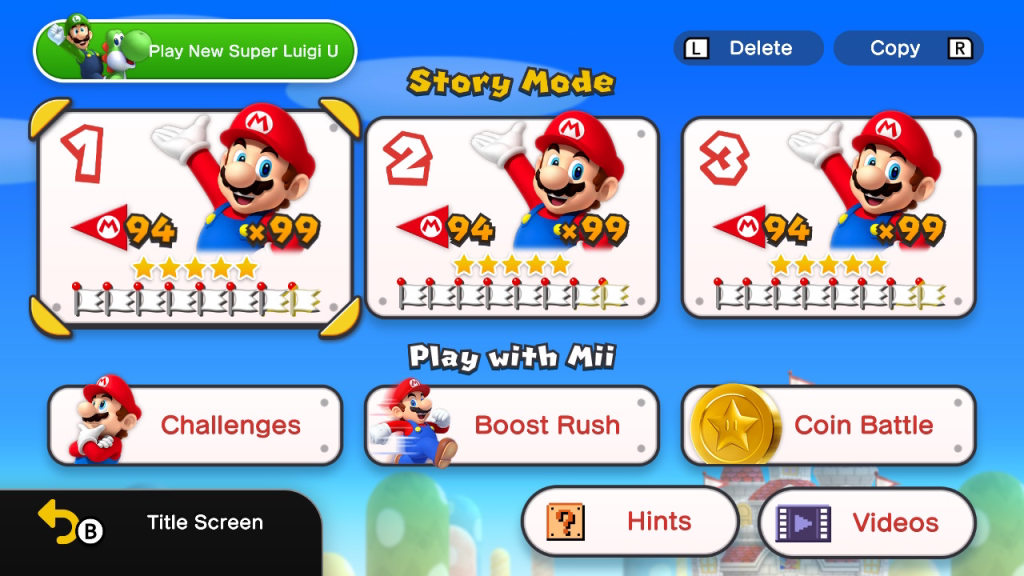Open the Videos gallery

coord(867,522)
